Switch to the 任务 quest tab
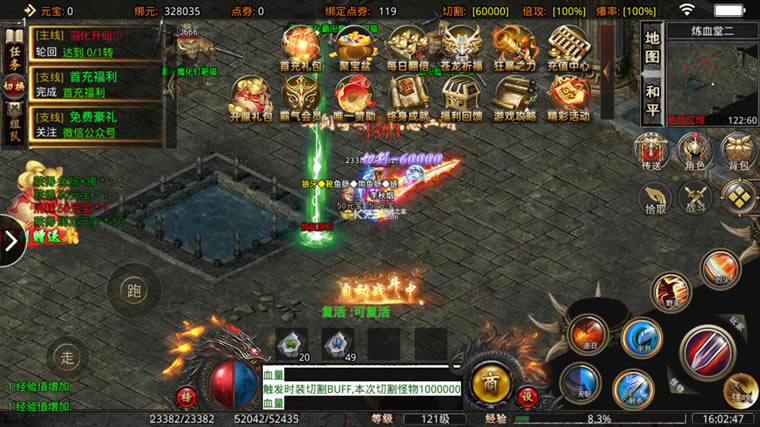 (x=14, y=53)
